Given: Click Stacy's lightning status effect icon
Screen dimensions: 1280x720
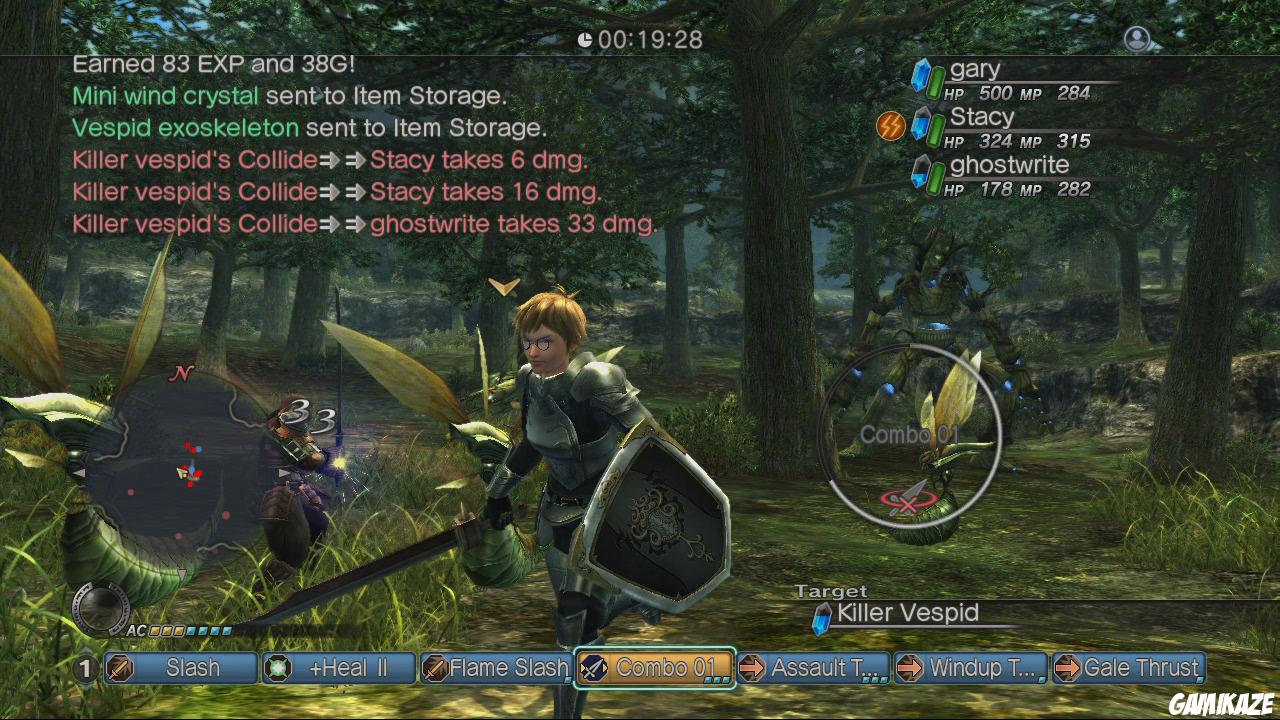Looking at the screenshot, I should coord(890,124).
